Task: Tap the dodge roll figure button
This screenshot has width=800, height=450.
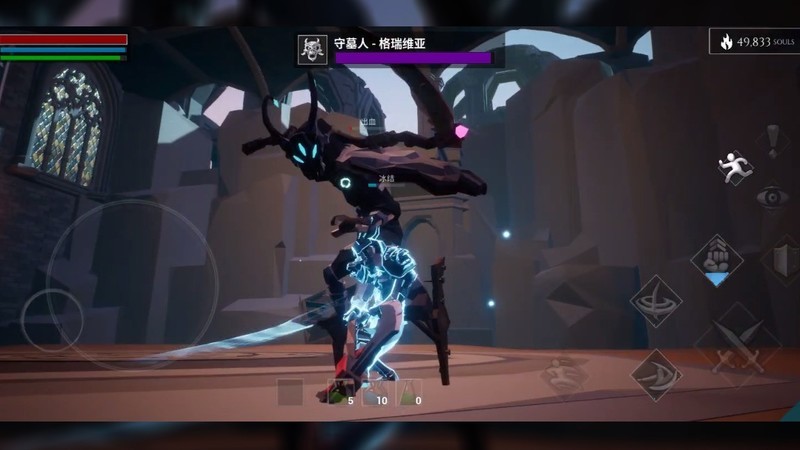Action: pyautogui.click(x=565, y=375)
